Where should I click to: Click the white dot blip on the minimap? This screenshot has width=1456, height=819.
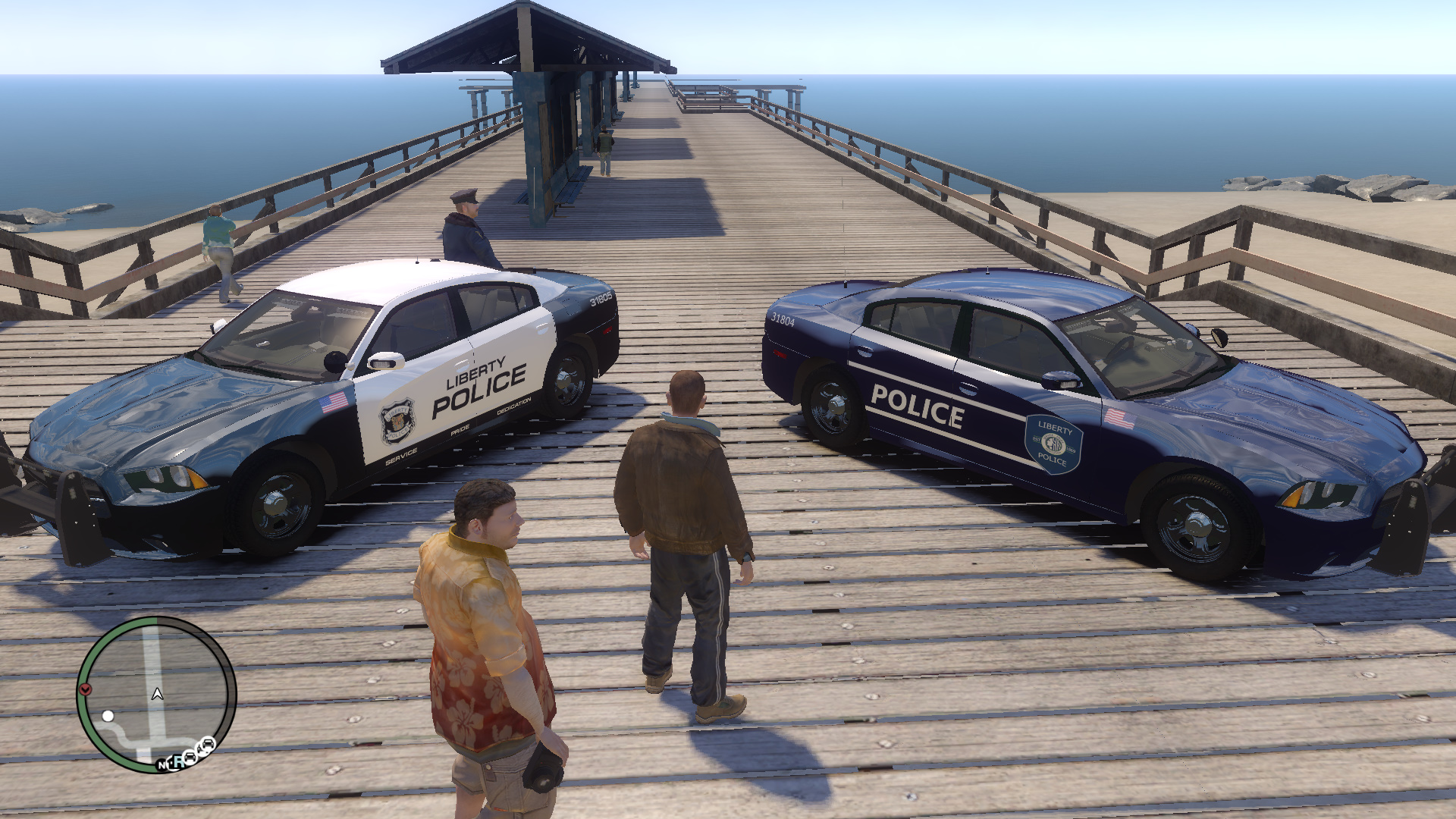[108, 716]
